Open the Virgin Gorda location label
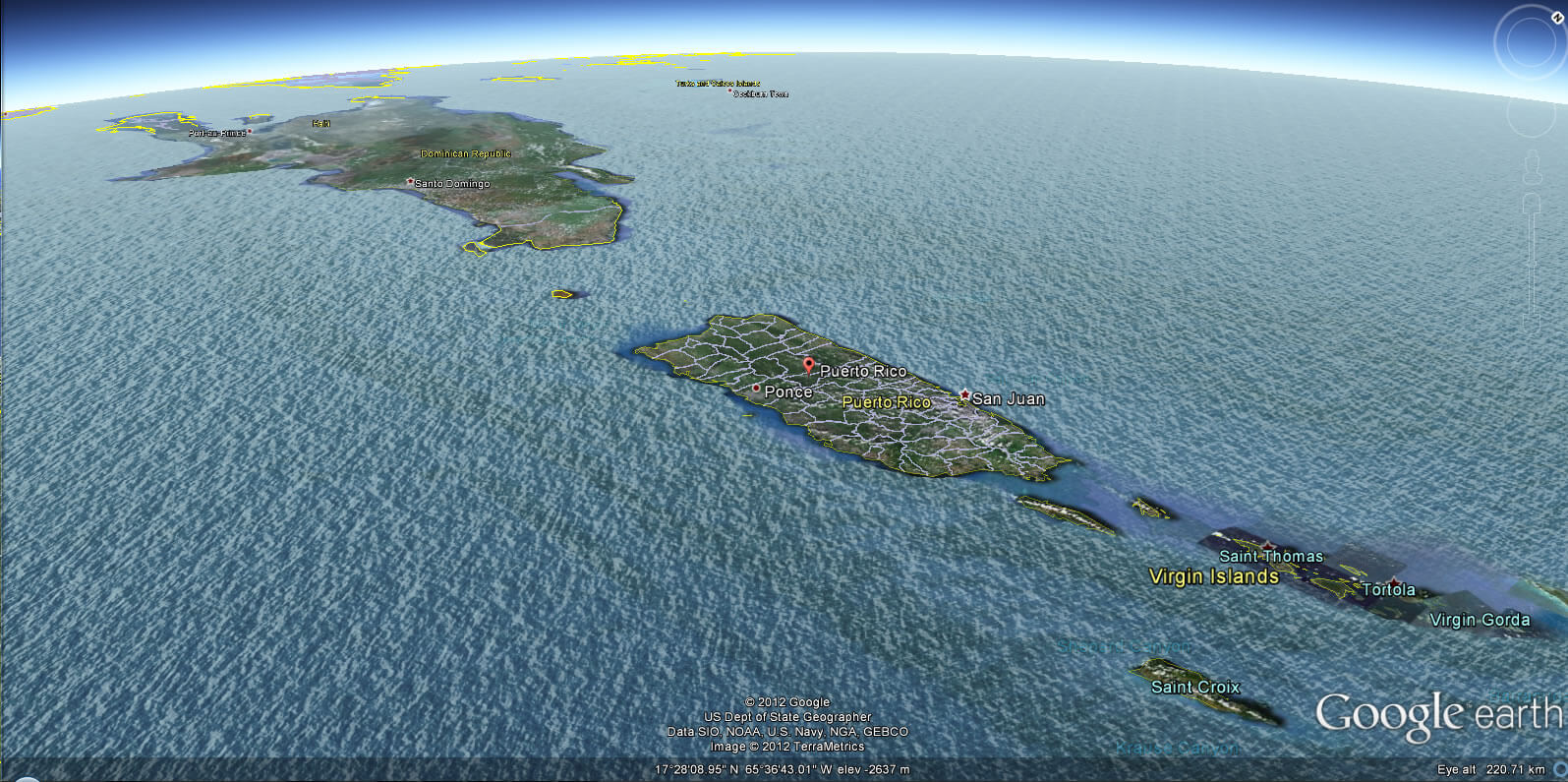The image size is (1568, 782). (x=1481, y=620)
